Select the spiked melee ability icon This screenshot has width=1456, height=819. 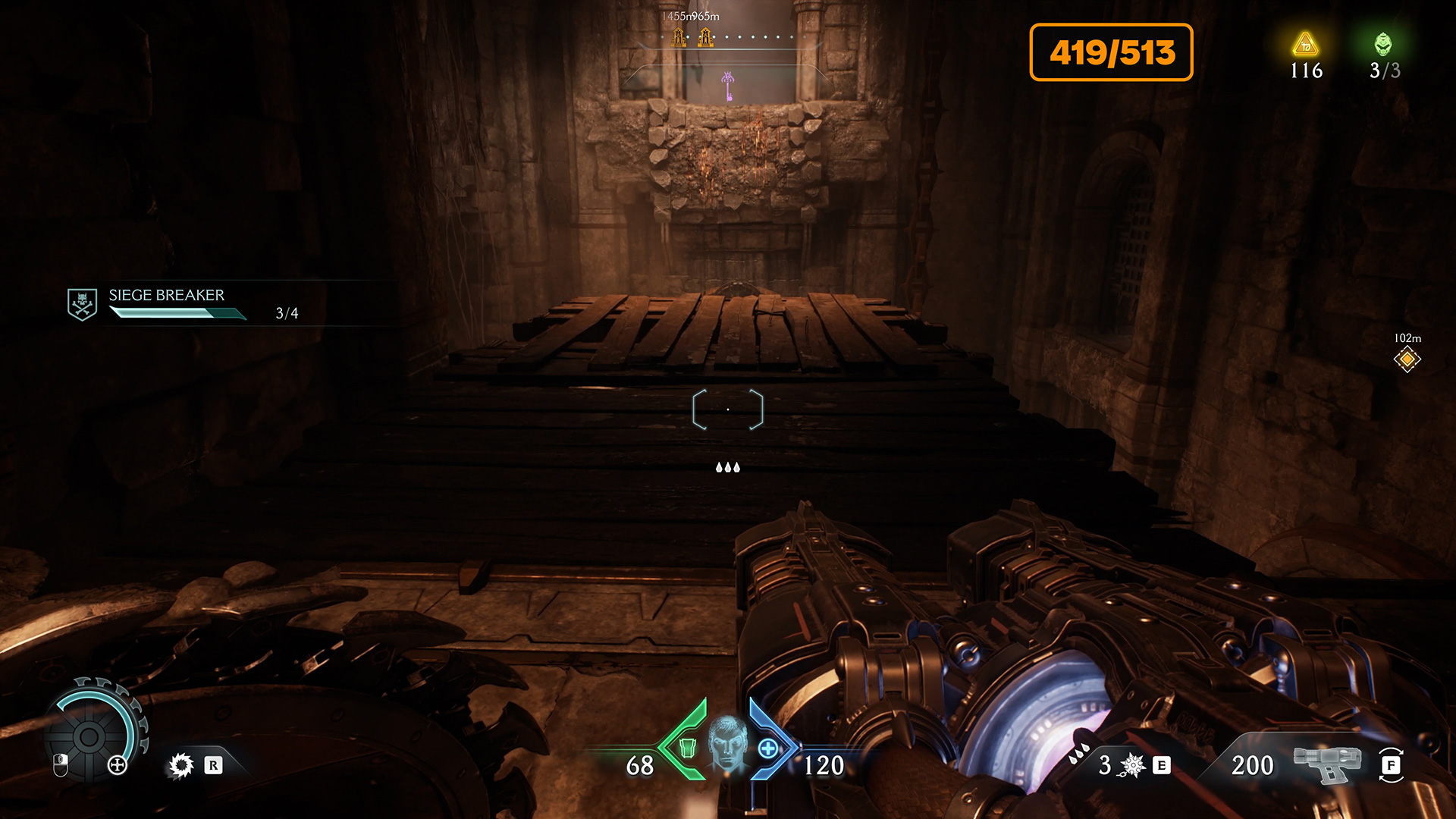(181, 765)
